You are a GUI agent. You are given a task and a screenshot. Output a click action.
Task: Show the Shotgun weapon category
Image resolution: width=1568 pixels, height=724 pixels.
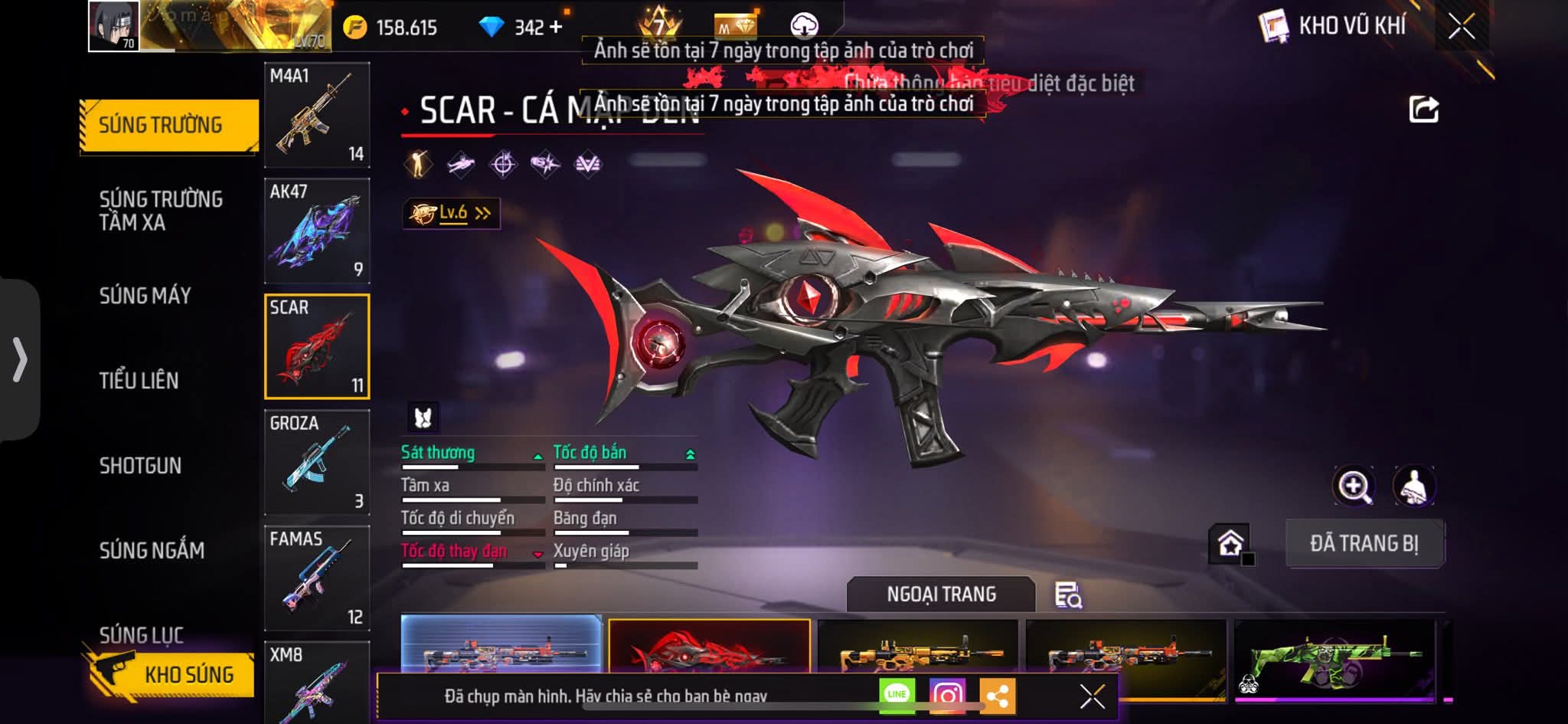tap(141, 466)
